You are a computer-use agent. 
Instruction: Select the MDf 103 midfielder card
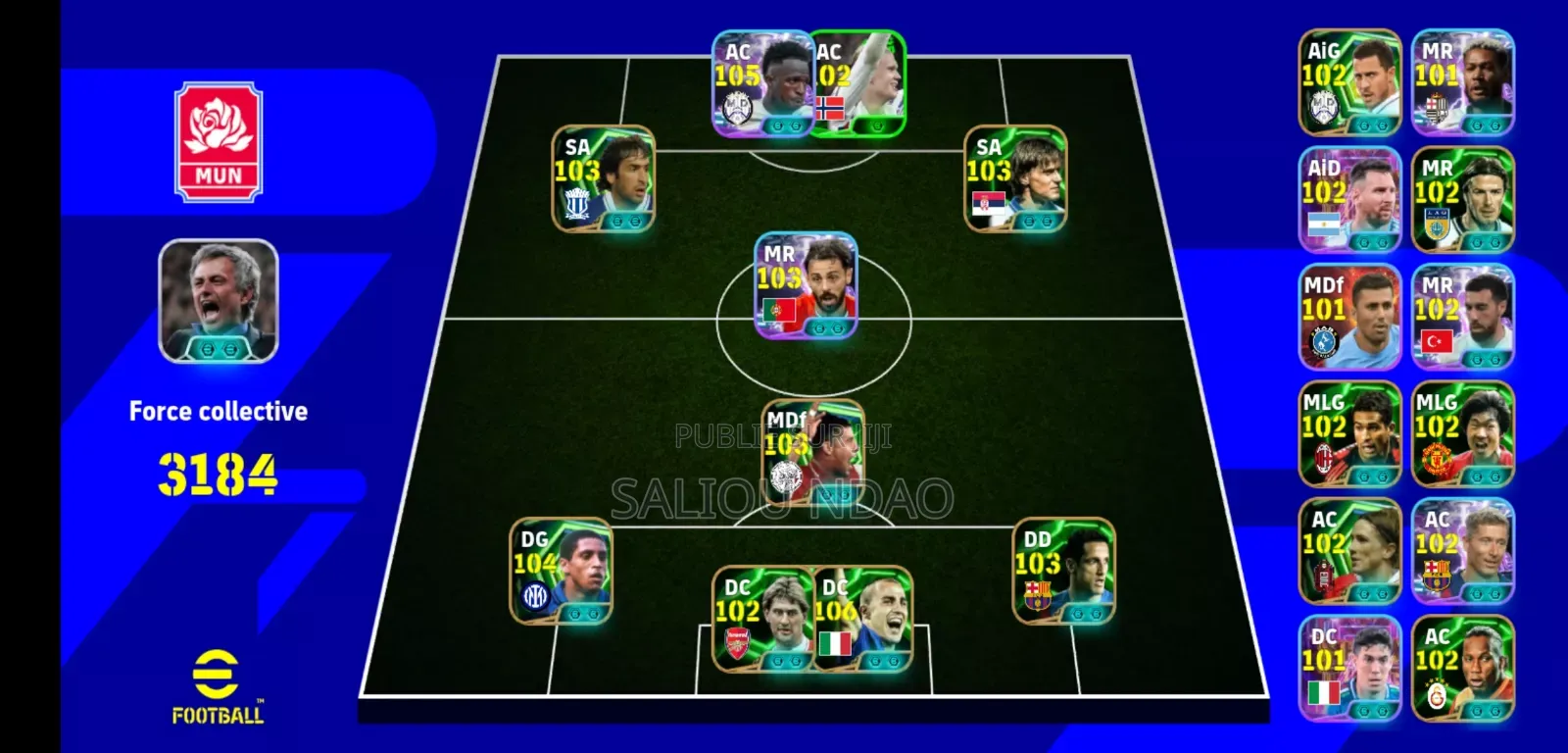[x=812, y=452]
